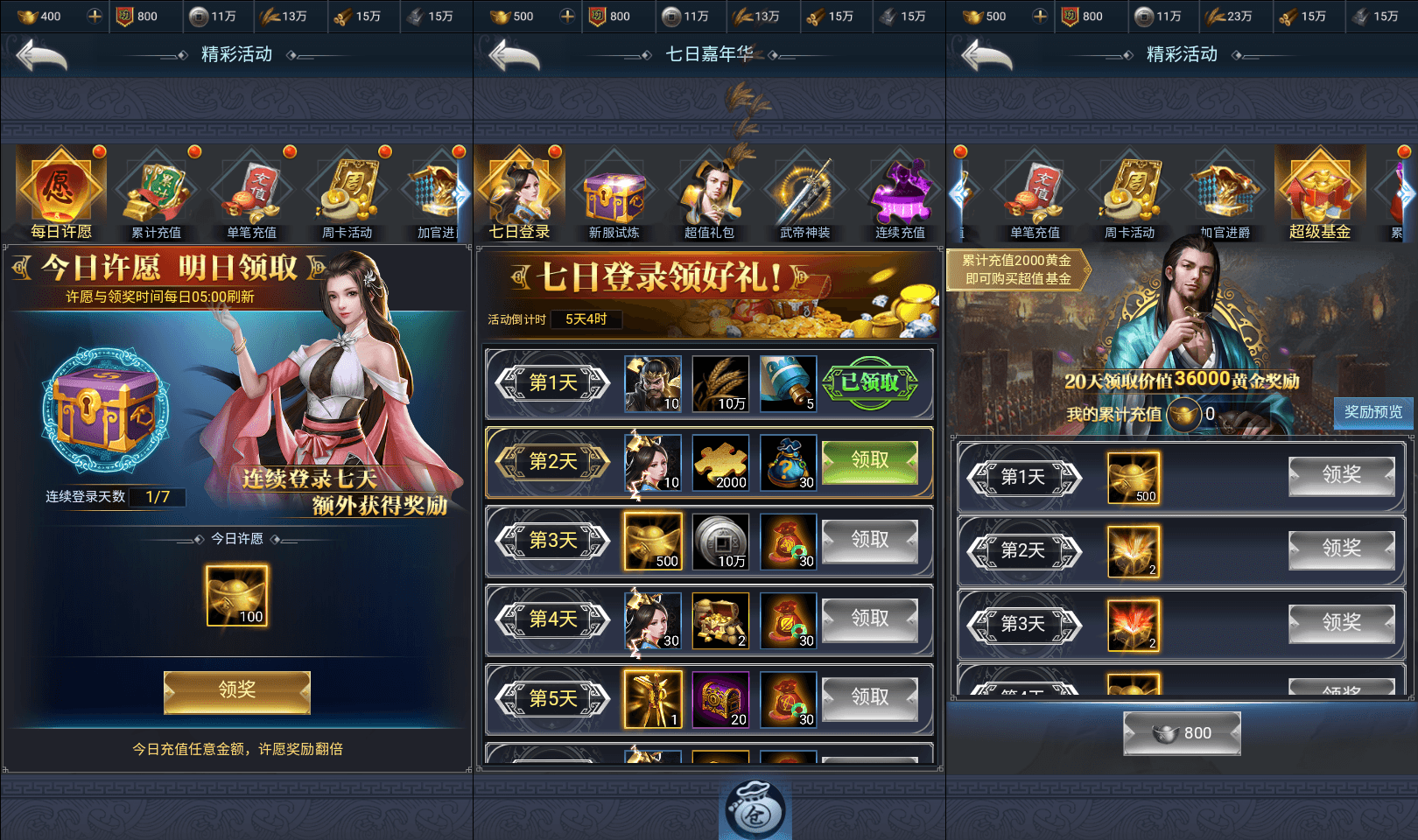This screenshot has height=840, width=1418.
Task: Click 领奖 below the 100 ingot wish reward
Action: (236, 692)
